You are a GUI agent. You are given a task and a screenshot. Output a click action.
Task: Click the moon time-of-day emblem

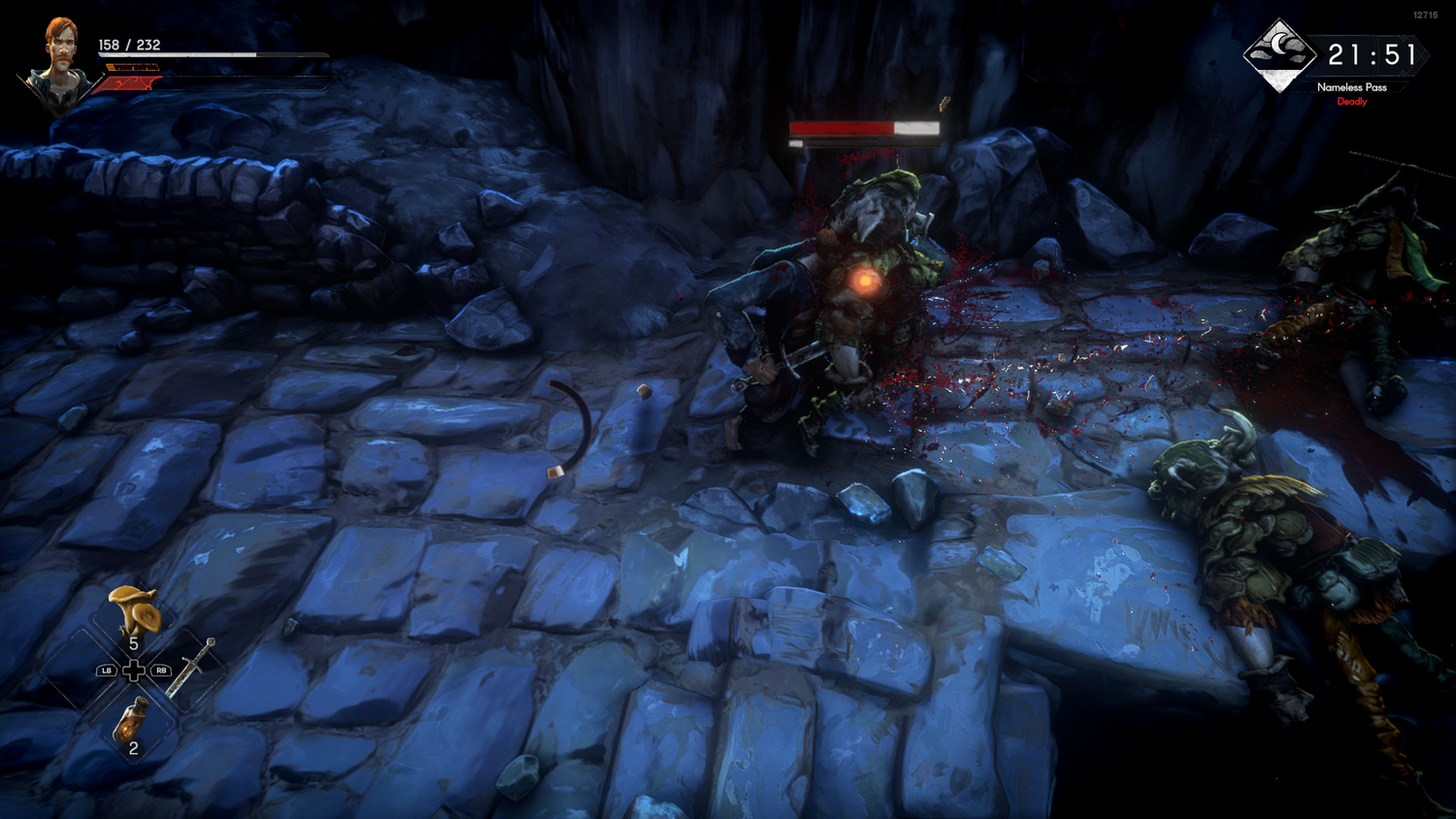point(1280,54)
